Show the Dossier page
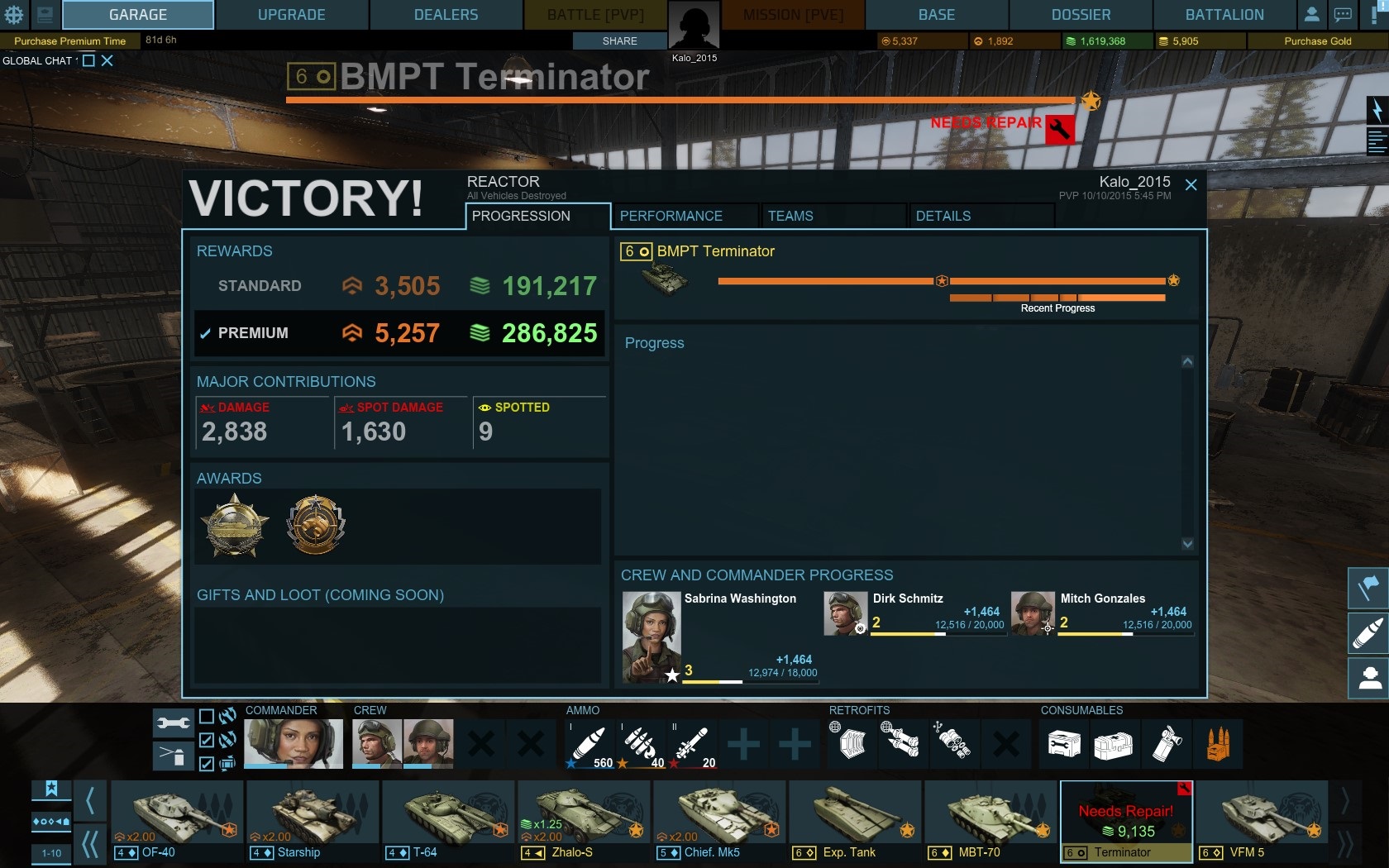1389x868 pixels. pyautogui.click(x=1081, y=15)
